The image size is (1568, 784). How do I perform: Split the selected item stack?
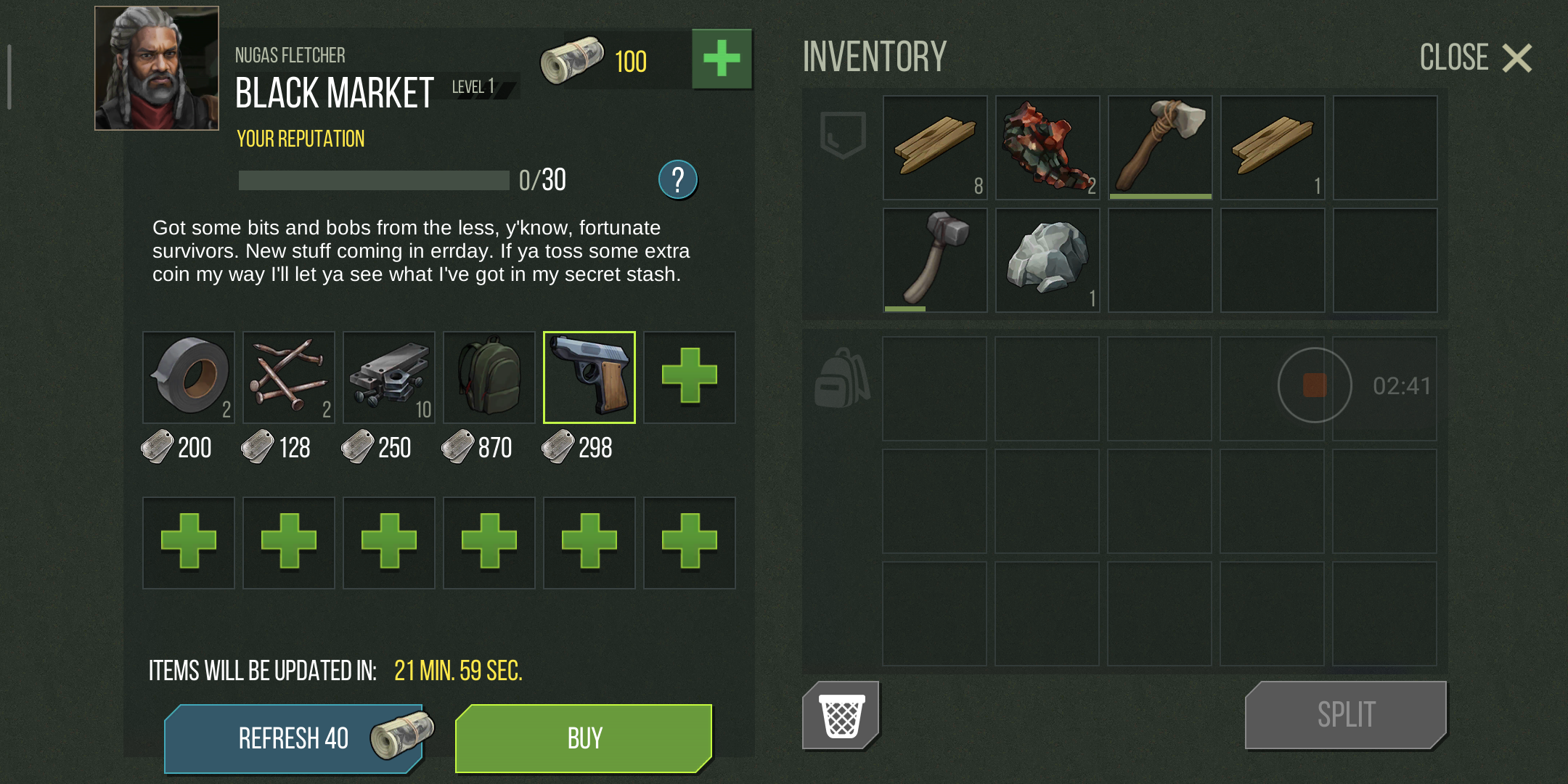coord(1346,715)
